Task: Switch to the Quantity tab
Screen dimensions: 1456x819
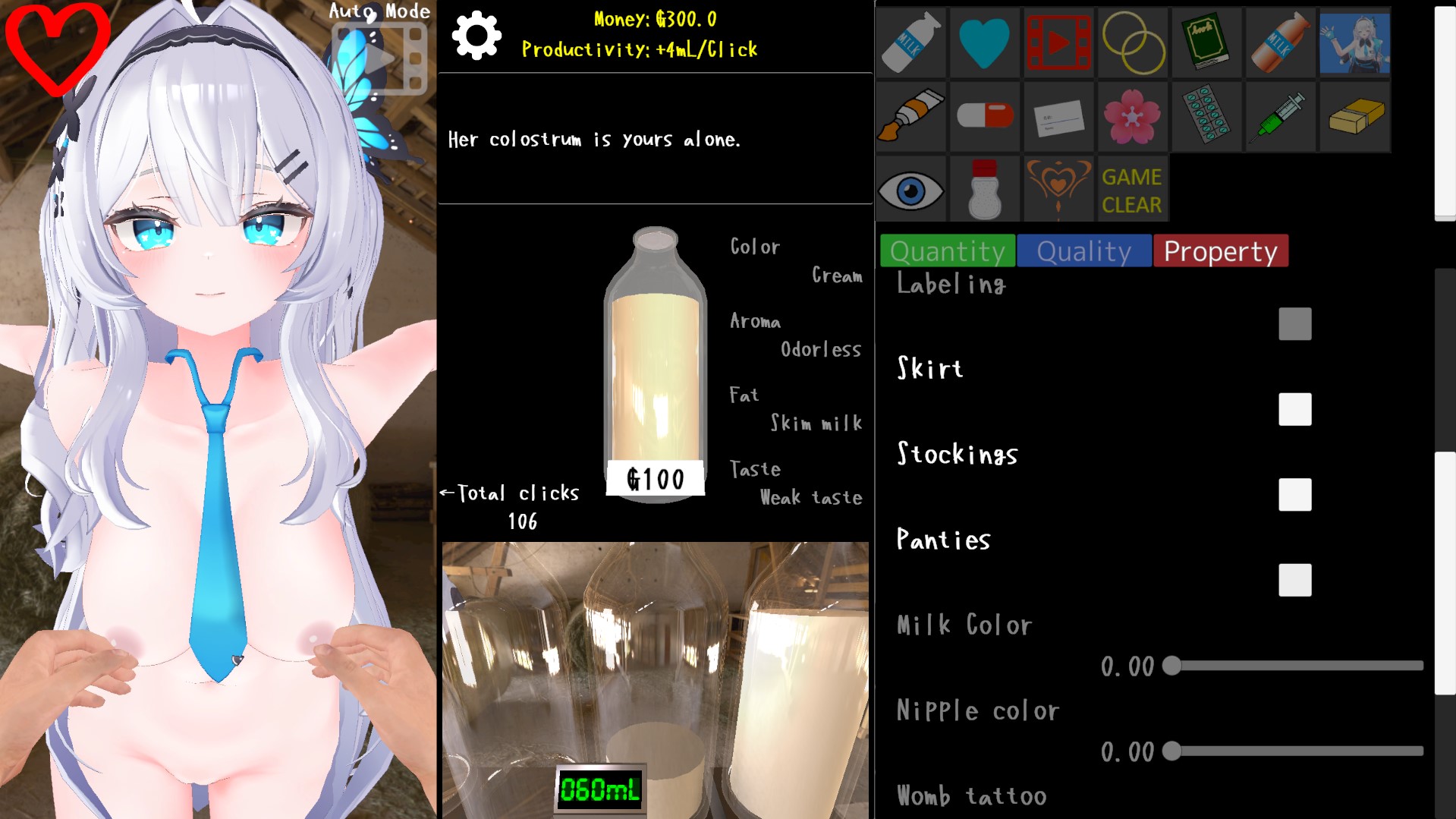Action: pyautogui.click(x=948, y=251)
